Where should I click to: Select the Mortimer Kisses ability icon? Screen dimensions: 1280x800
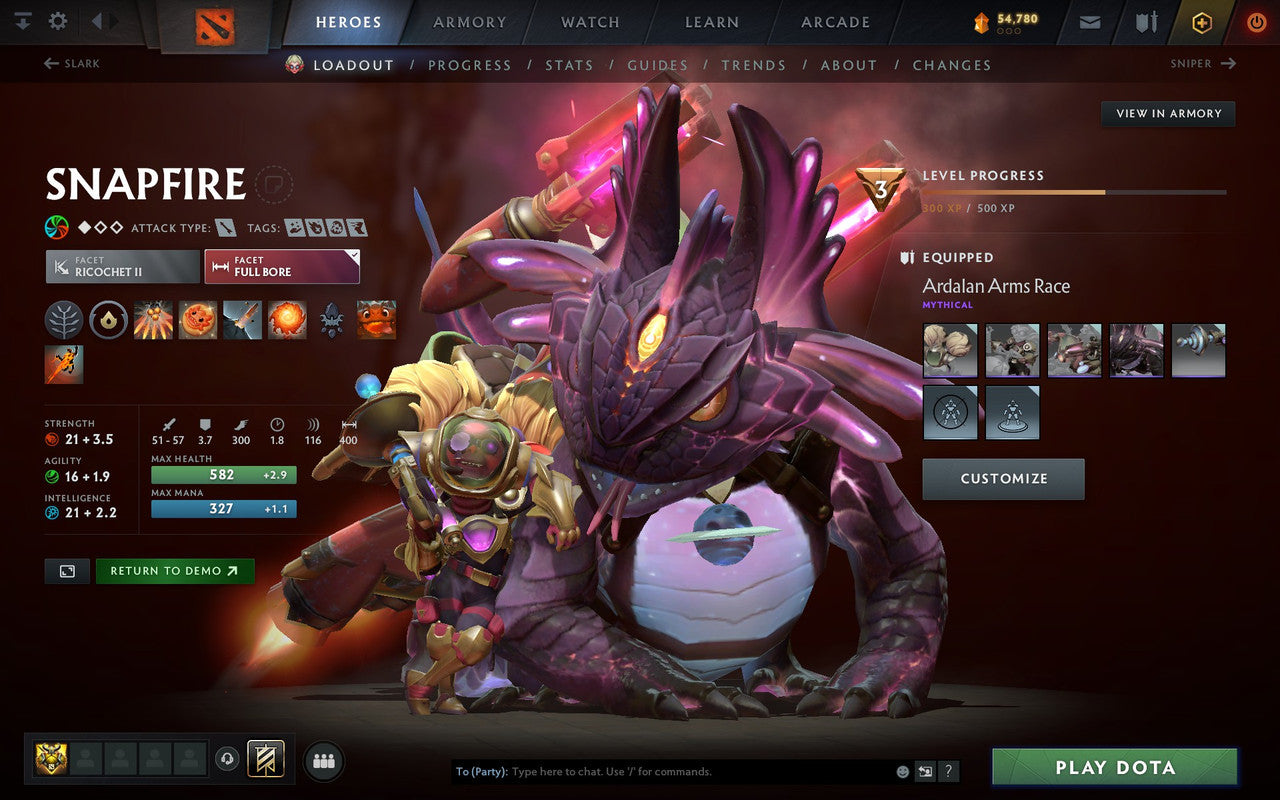(286, 319)
